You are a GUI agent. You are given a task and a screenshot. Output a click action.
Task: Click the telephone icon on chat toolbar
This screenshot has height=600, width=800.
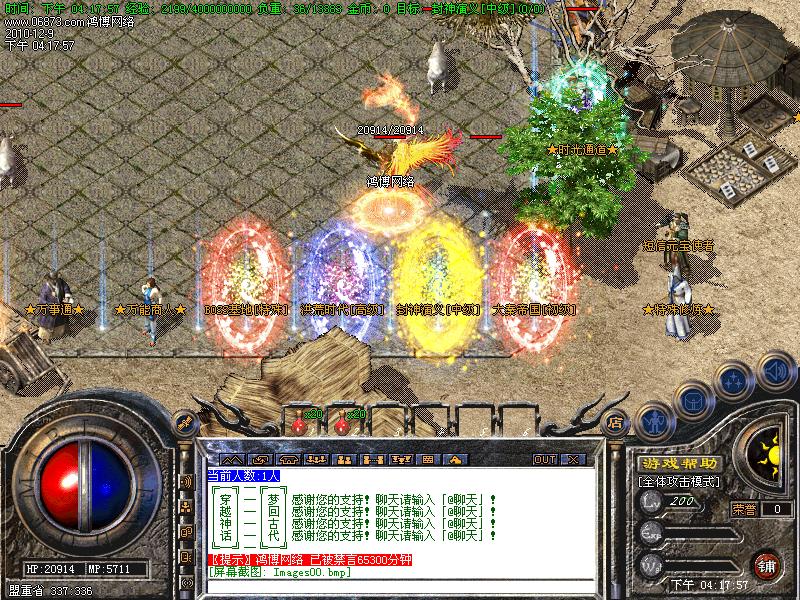(288, 459)
